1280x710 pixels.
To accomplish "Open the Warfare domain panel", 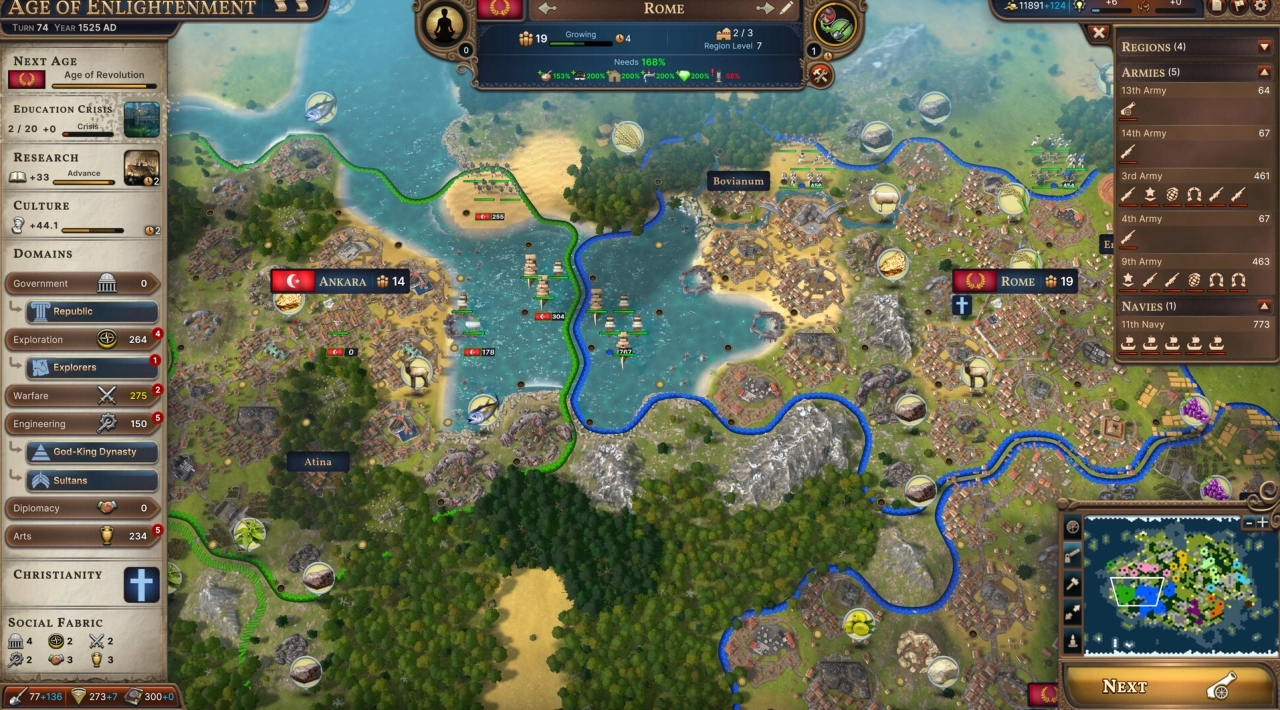I will 82,396.
